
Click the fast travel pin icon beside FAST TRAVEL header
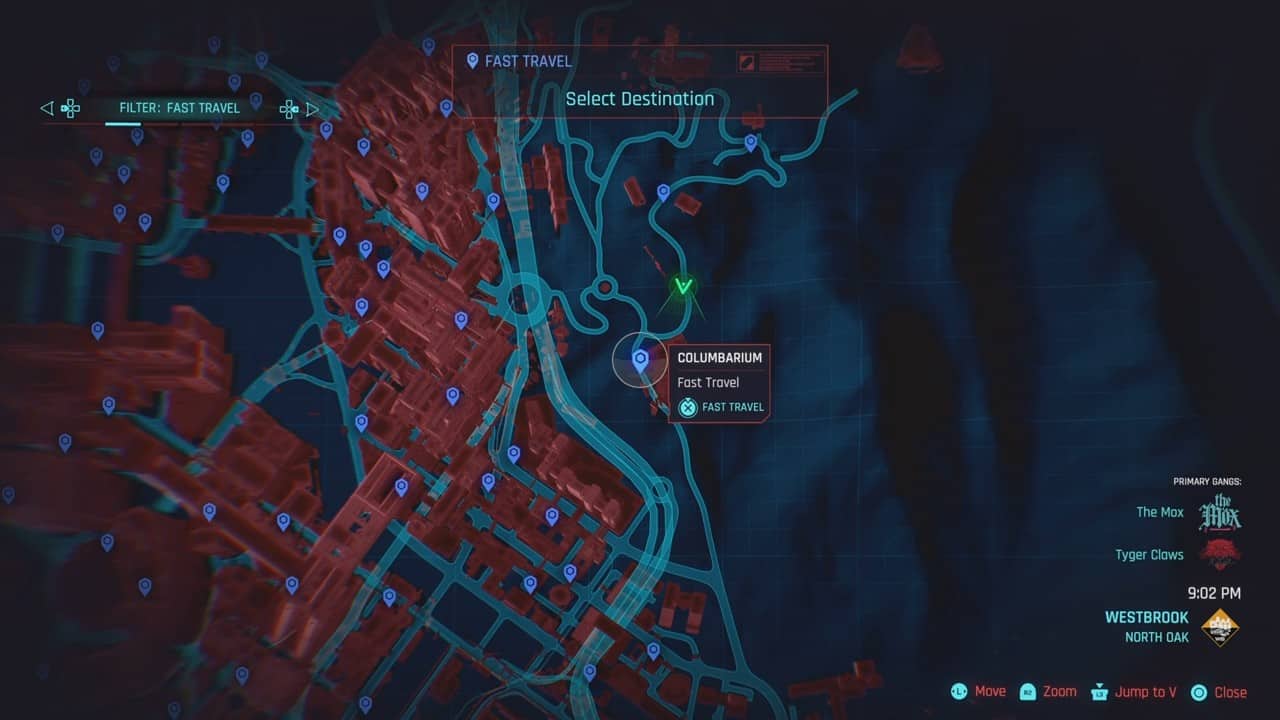(x=471, y=60)
